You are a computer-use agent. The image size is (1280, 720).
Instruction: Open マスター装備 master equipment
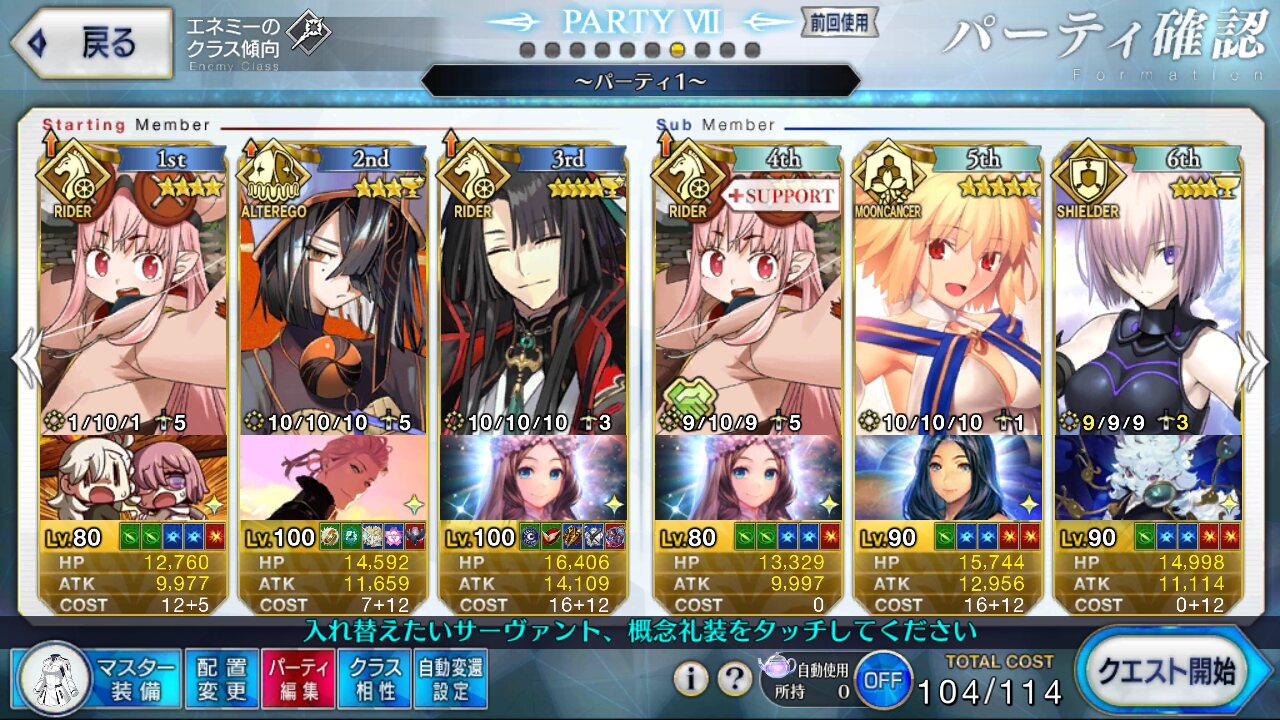98,678
